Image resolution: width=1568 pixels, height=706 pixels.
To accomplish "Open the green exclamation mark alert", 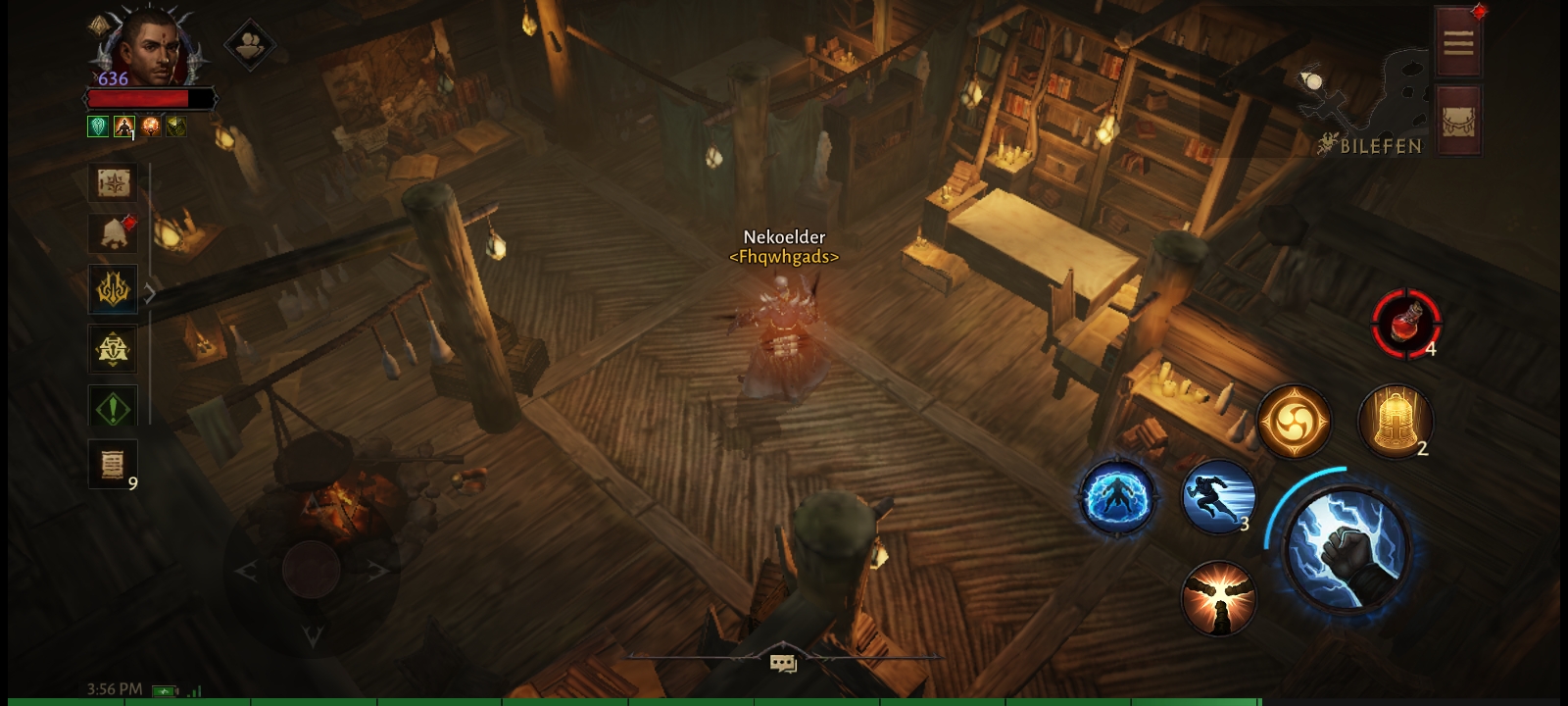I will (113, 408).
